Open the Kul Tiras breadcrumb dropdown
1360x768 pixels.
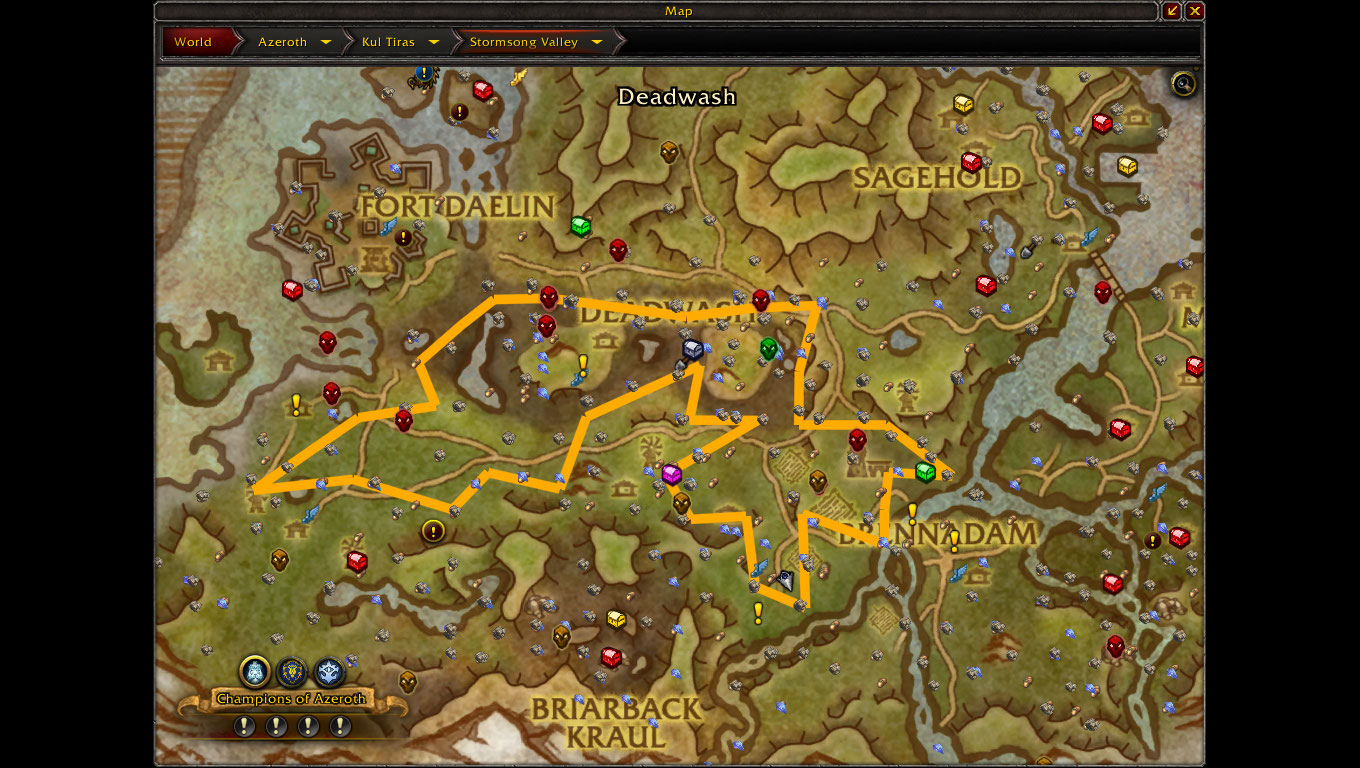coord(434,42)
